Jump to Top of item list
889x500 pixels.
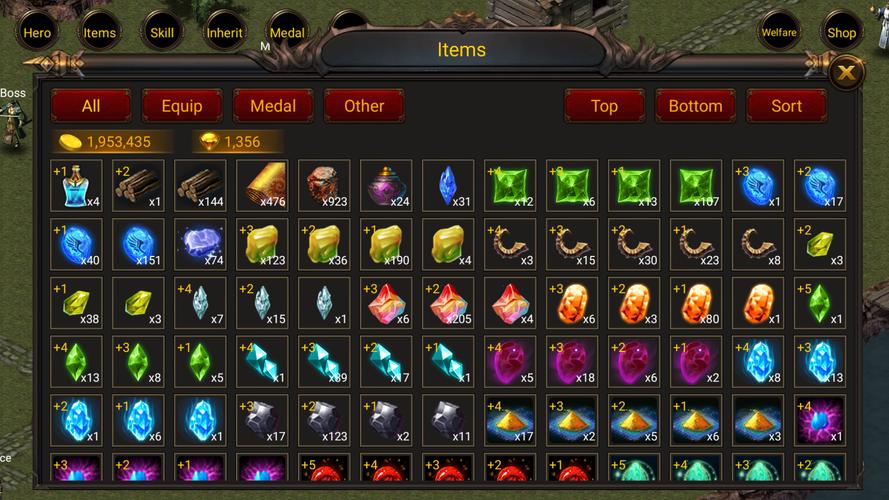(x=604, y=105)
